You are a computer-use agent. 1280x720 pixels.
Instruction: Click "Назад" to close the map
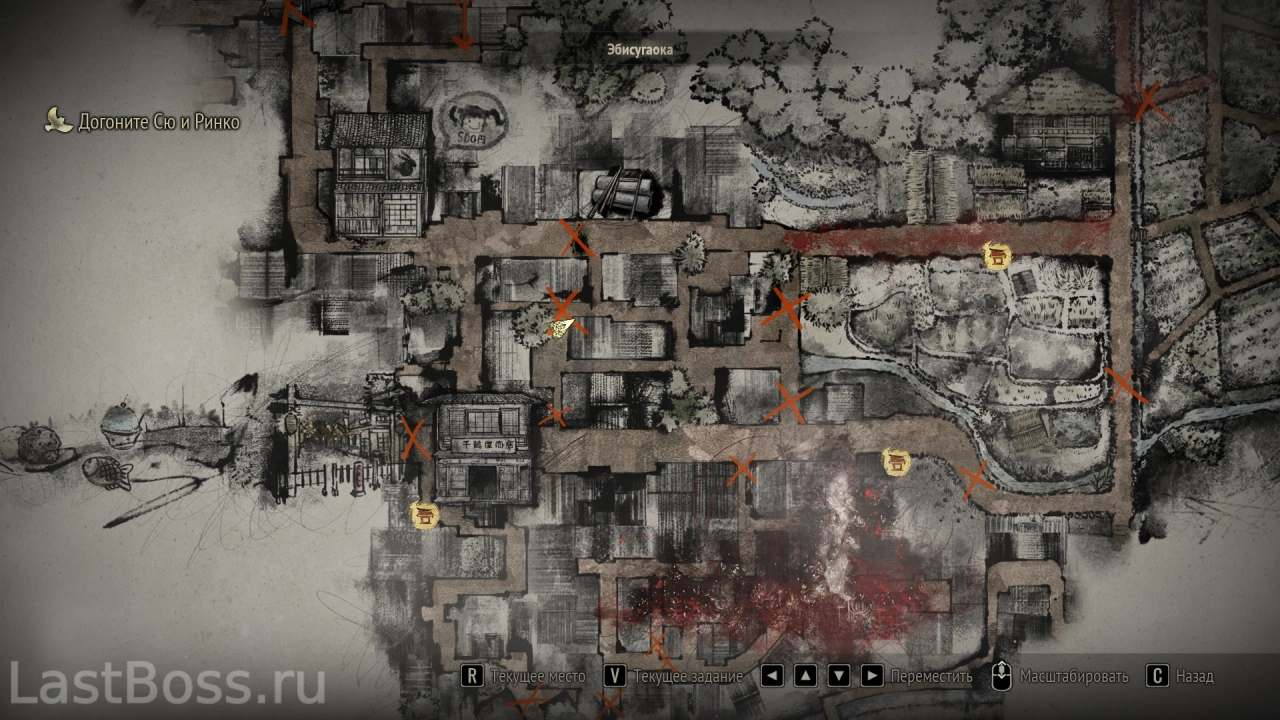pyautogui.click(x=1182, y=676)
